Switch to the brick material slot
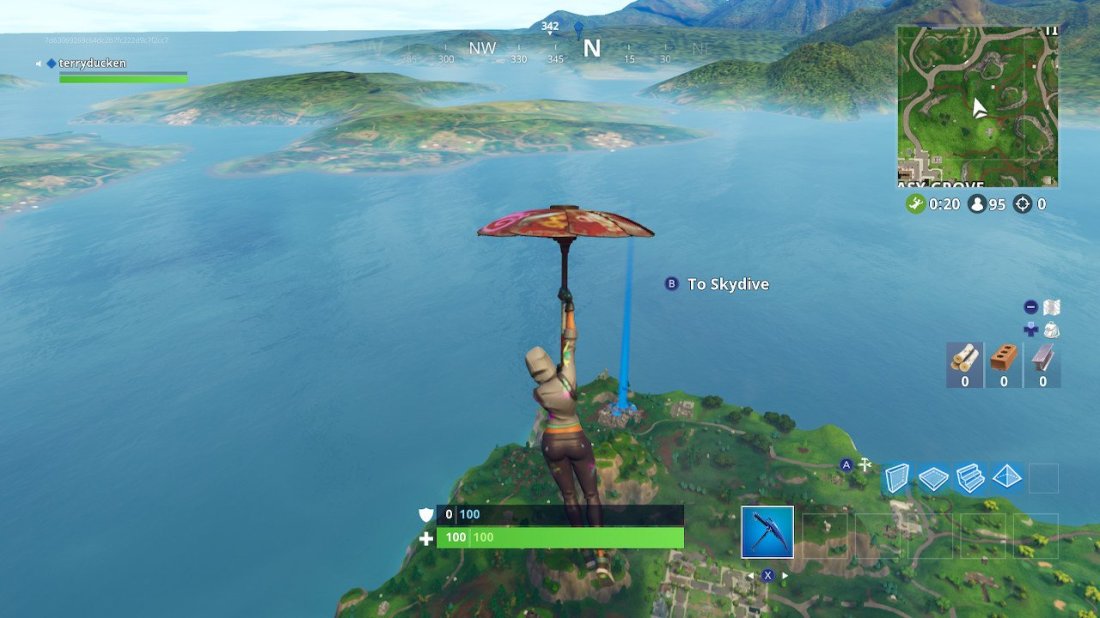 coord(1004,363)
